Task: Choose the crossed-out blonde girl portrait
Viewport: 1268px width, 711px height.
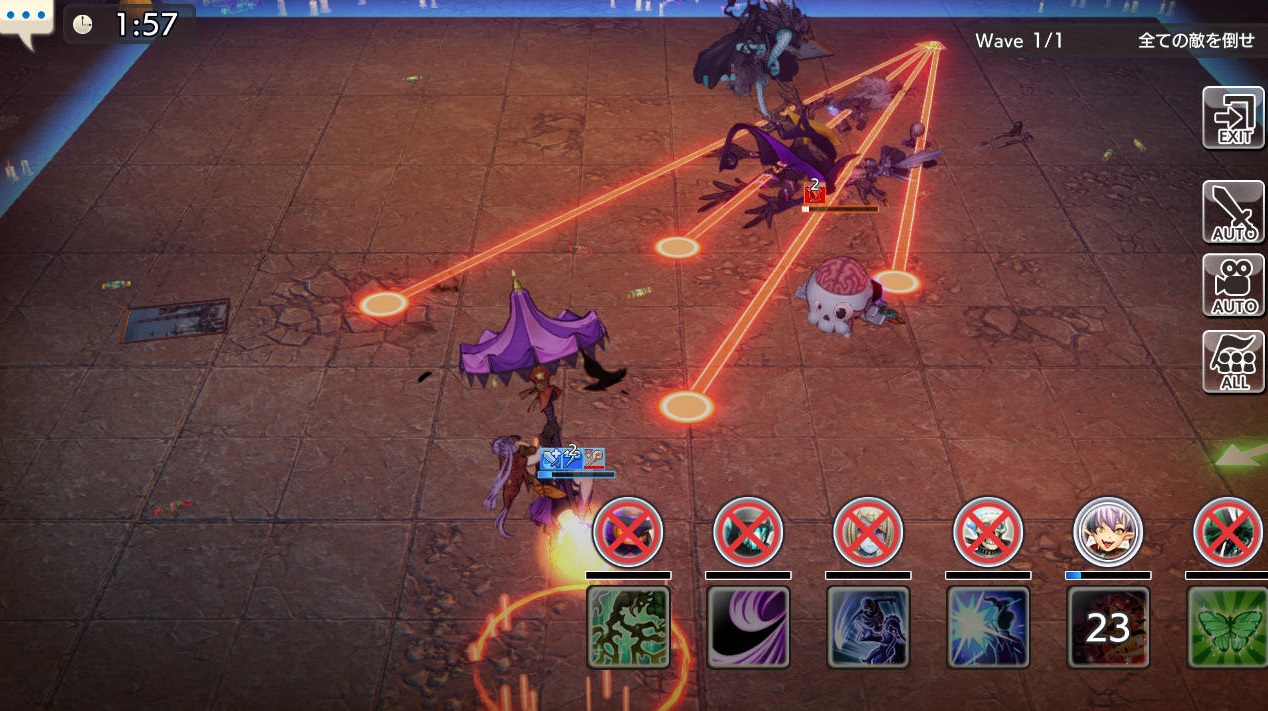Action: pos(868,532)
